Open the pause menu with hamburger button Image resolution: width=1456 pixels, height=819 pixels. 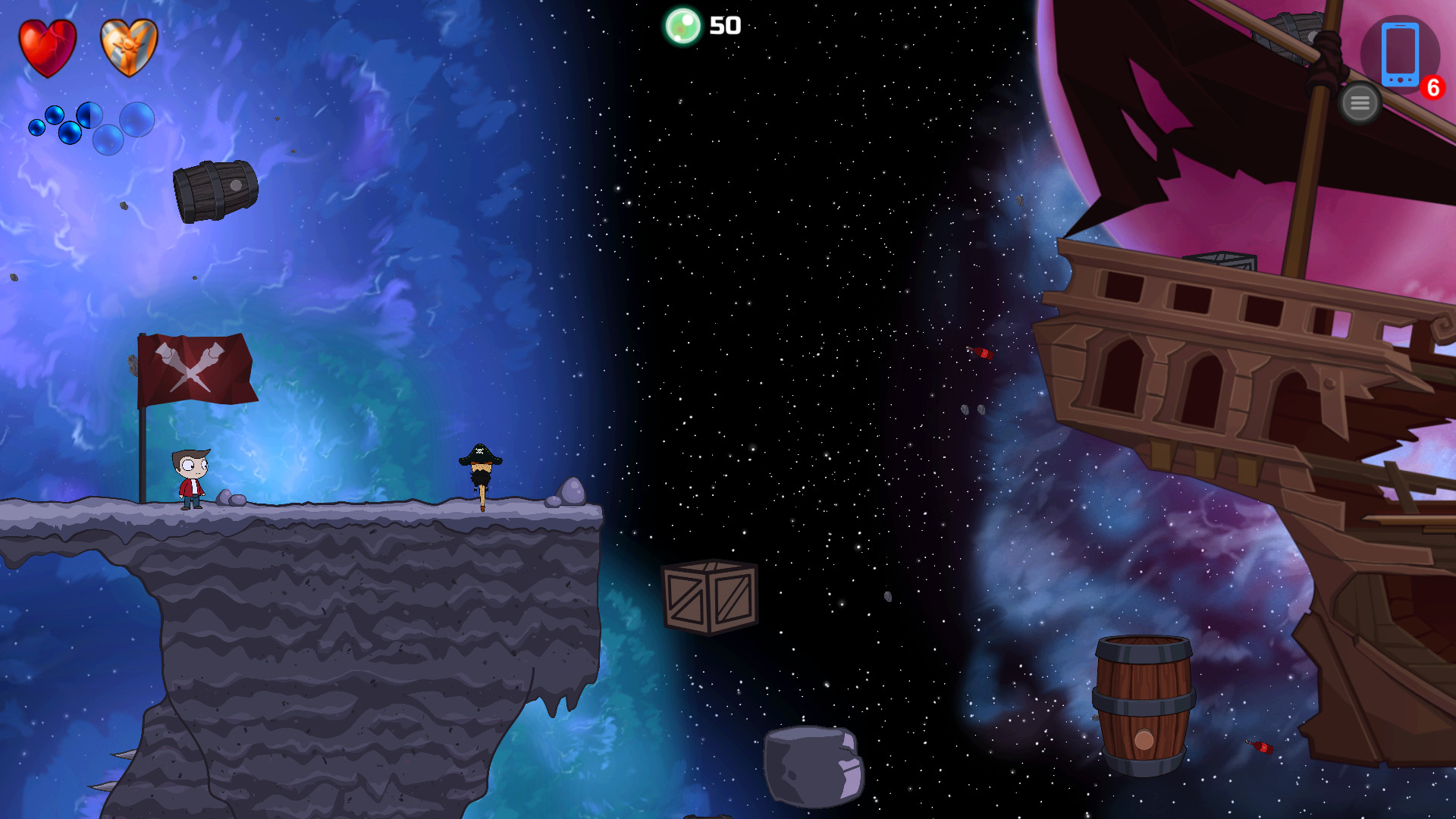1360,102
